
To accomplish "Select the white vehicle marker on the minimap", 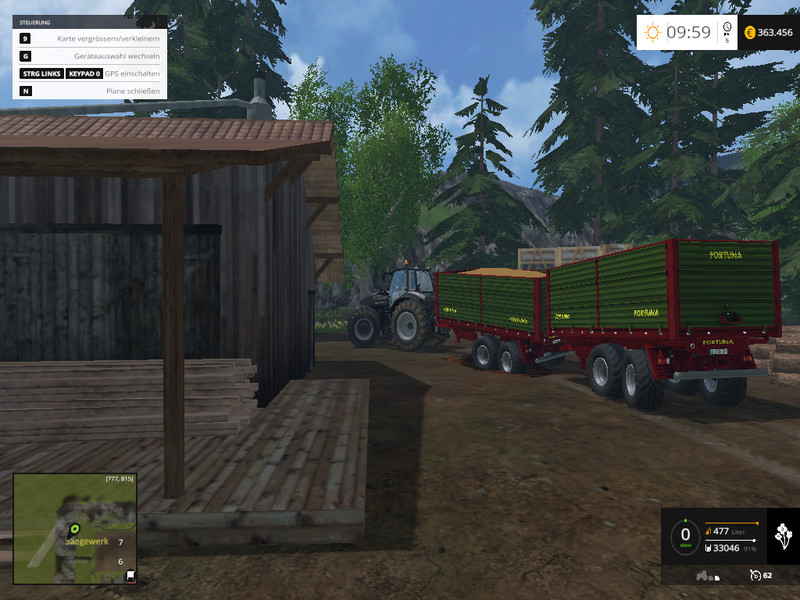I will (x=130, y=576).
